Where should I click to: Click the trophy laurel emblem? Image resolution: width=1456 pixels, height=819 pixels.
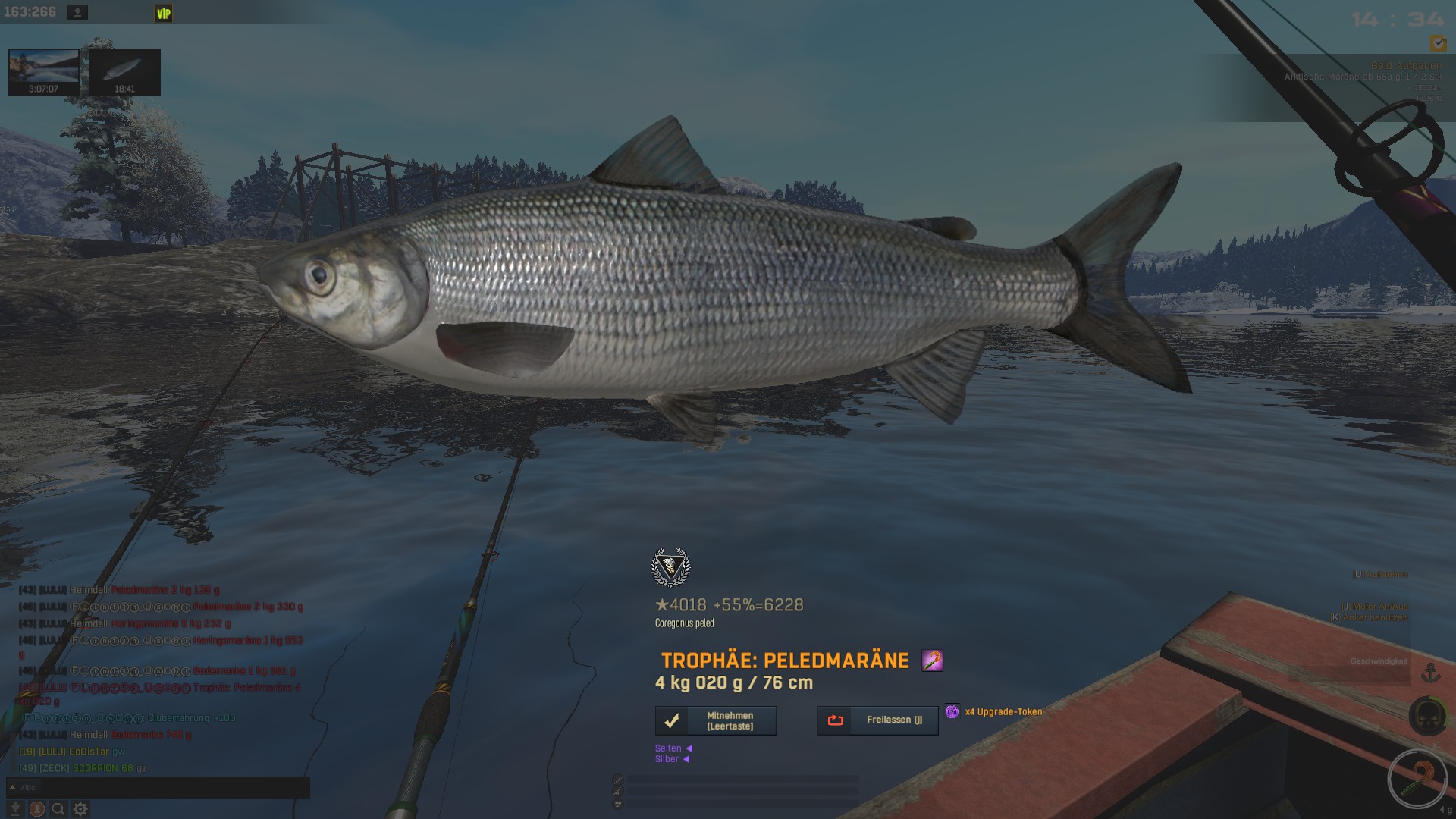(670, 567)
